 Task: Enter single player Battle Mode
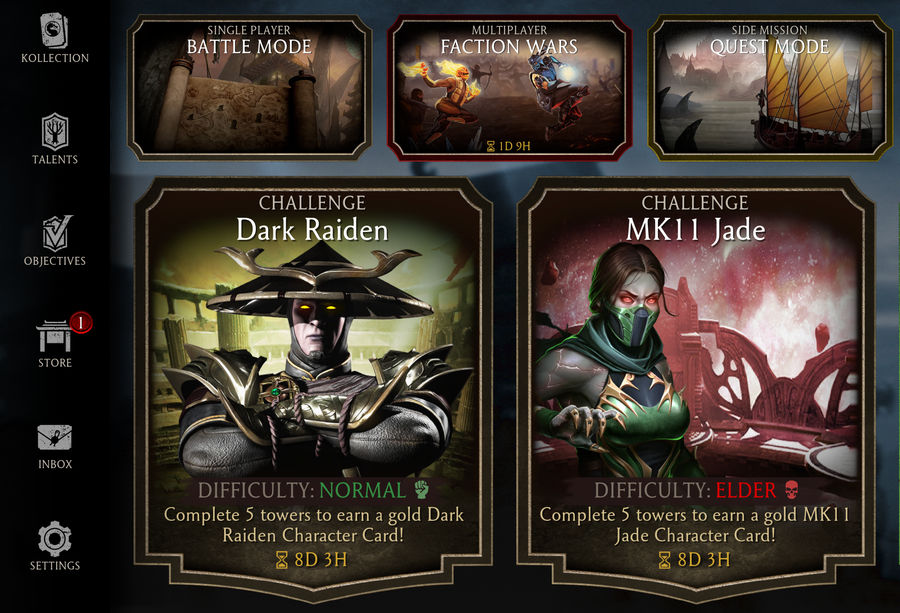pos(250,88)
